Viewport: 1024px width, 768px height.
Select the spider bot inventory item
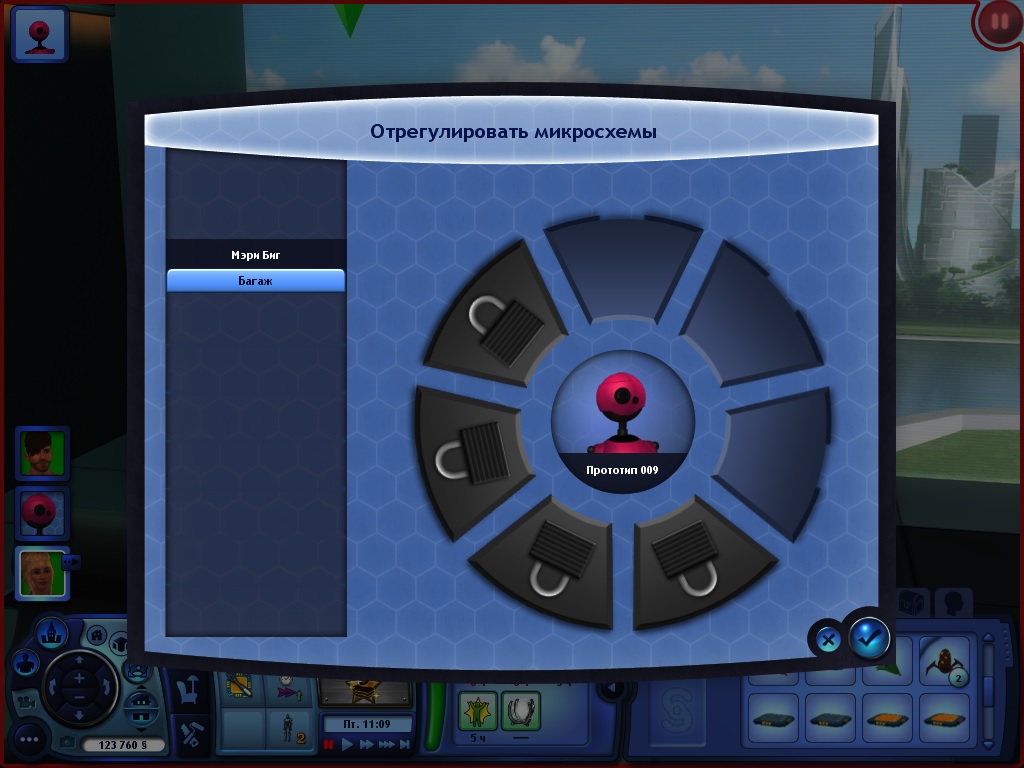coord(943,661)
